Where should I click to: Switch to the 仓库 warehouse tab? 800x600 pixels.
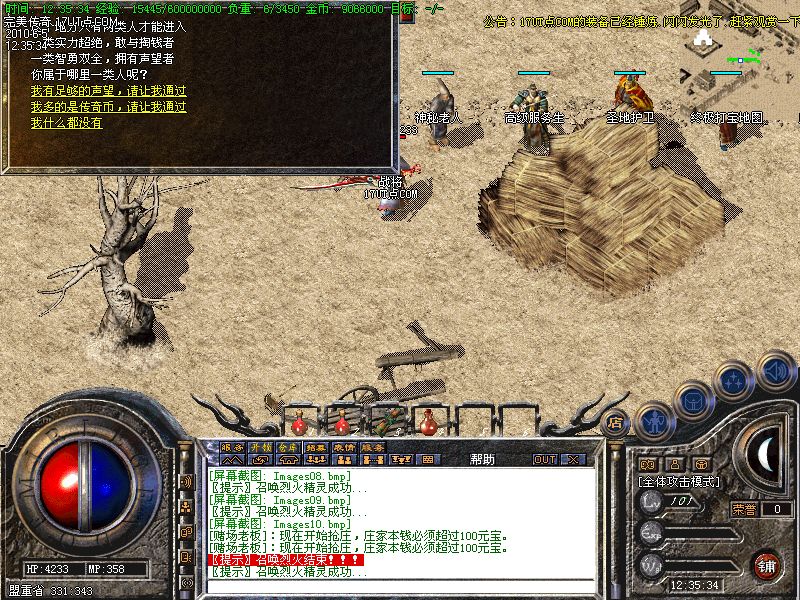tap(288, 447)
